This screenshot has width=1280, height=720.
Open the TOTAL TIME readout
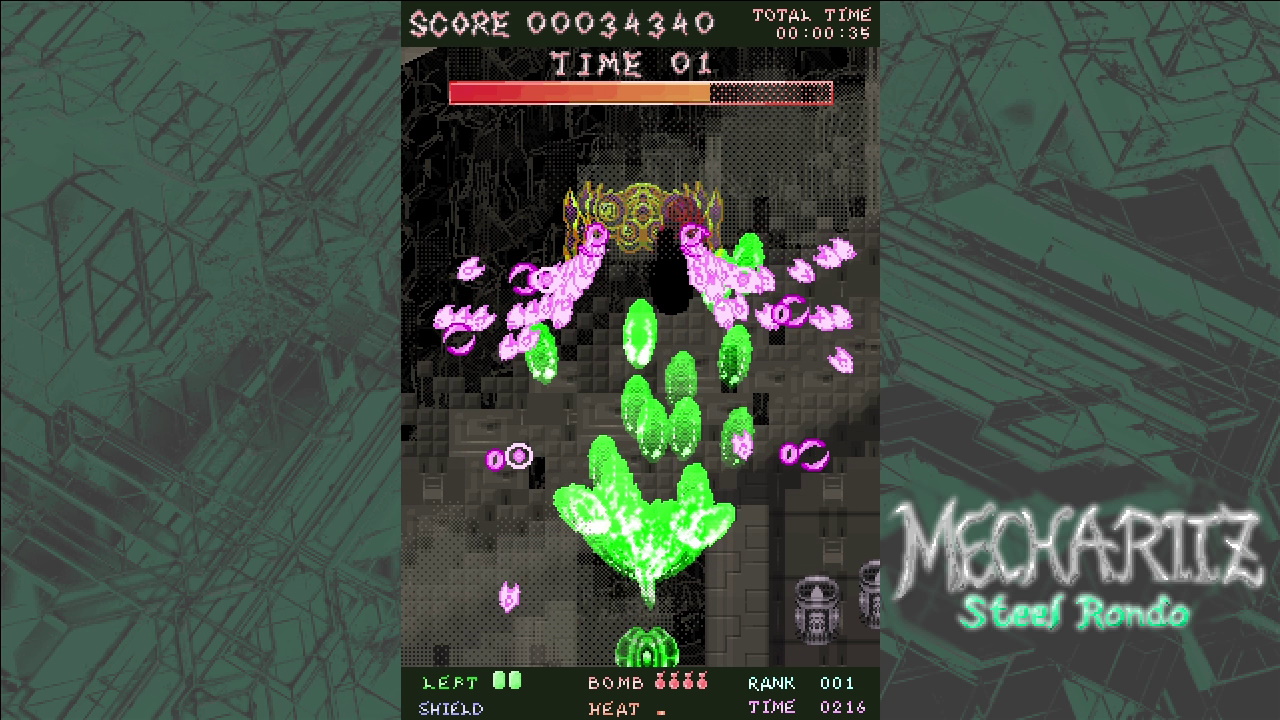coord(817,22)
